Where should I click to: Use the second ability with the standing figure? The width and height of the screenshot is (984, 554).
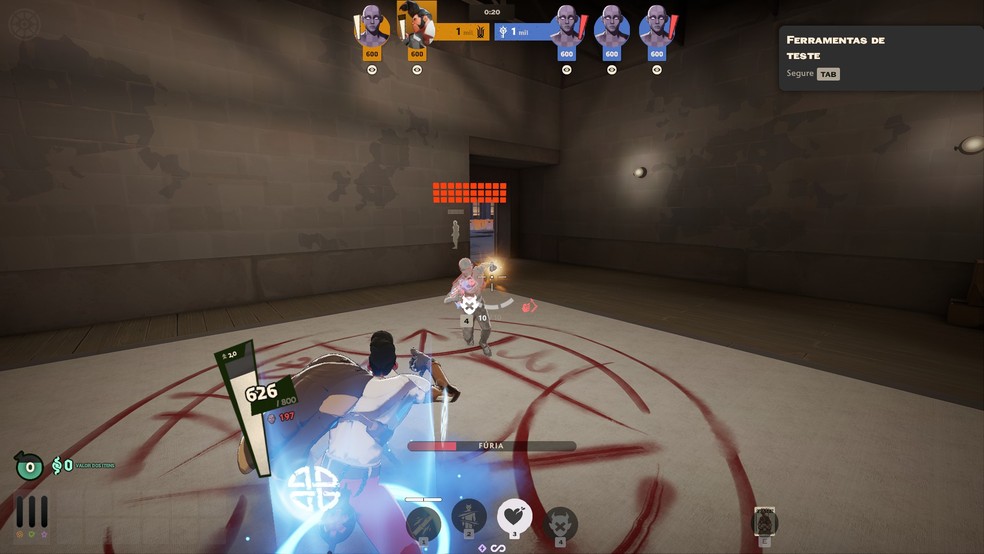(468, 518)
